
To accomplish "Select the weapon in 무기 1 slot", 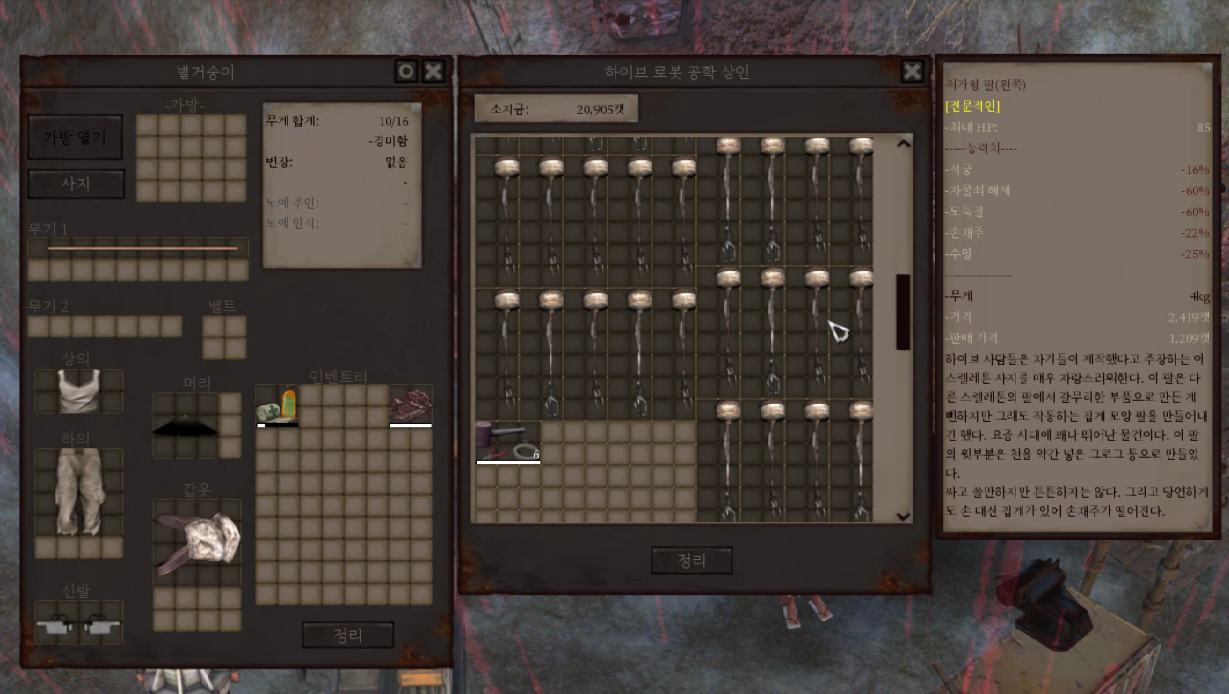I will (140, 248).
